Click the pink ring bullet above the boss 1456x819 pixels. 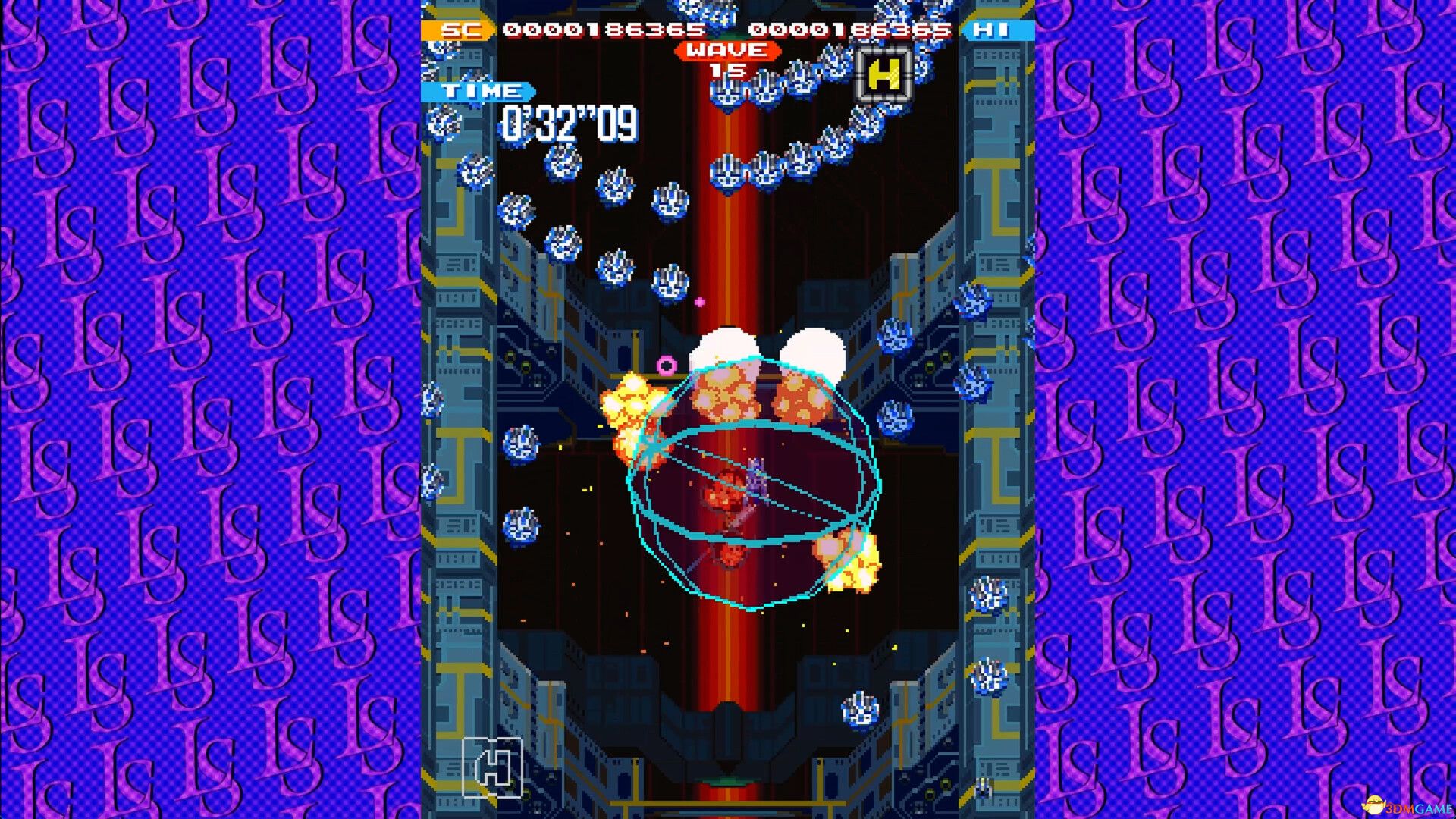pyautogui.click(x=666, y=366)
